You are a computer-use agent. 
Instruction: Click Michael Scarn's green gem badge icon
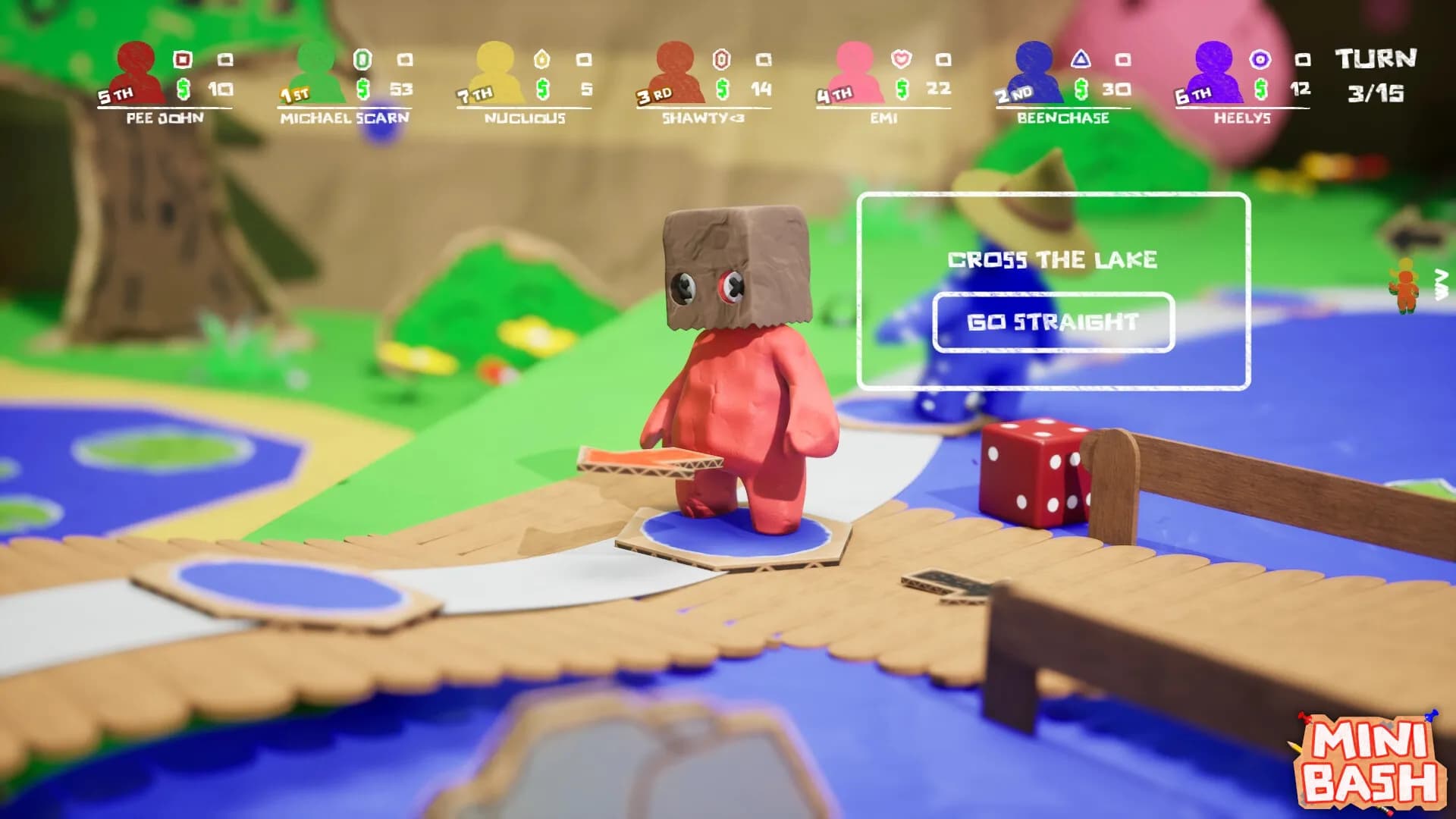[x=364, y=58]
